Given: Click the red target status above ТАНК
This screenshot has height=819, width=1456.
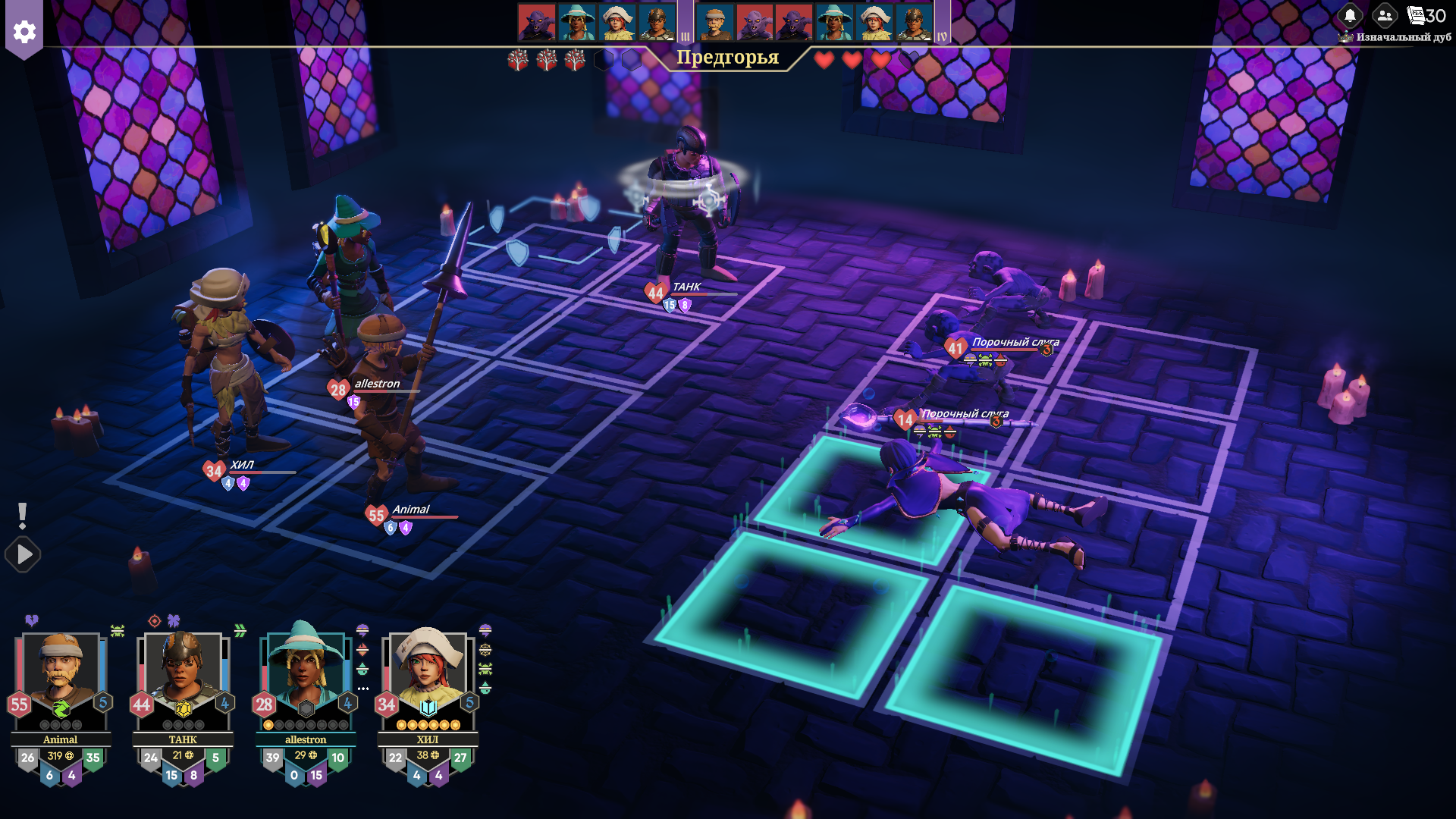Looking at the screenshot, I should [x=155, y=621].
